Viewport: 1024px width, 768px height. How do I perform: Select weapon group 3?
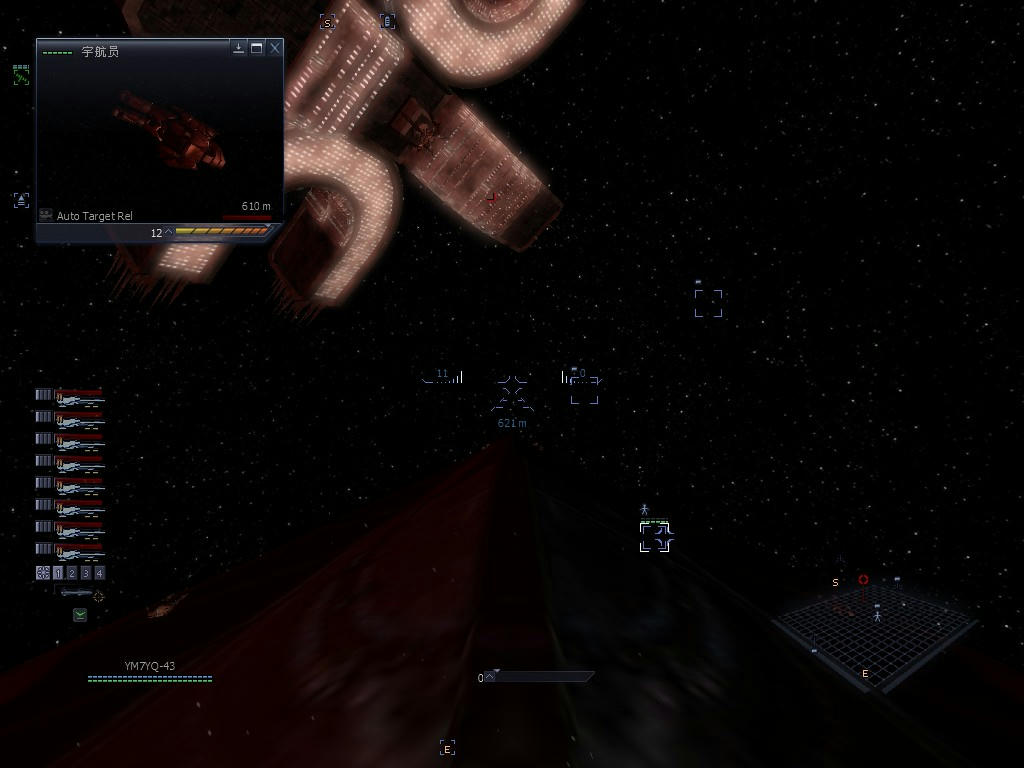pos(86,573)
